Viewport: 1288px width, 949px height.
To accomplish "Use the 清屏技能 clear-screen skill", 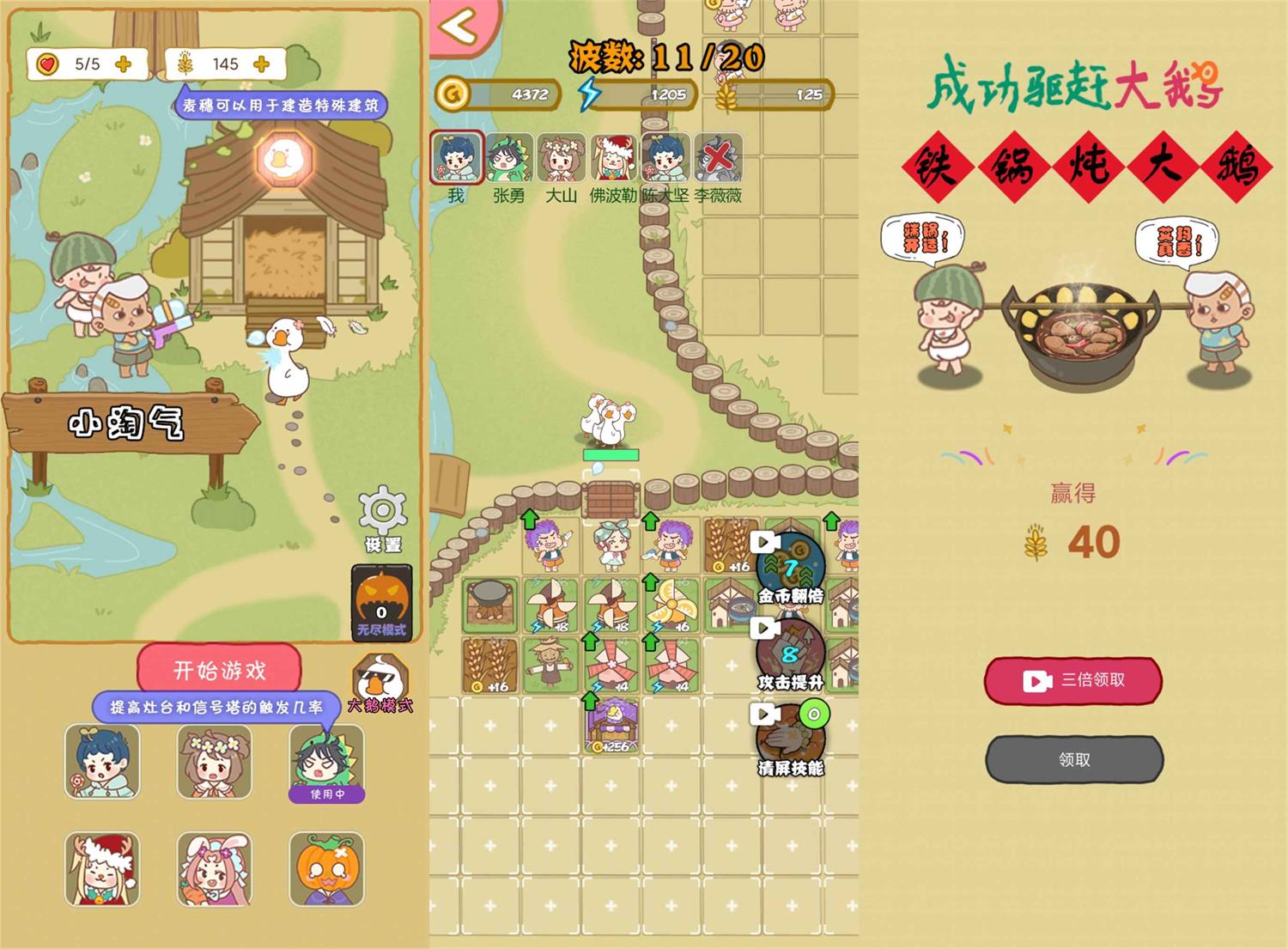I will tap(788, 734).
